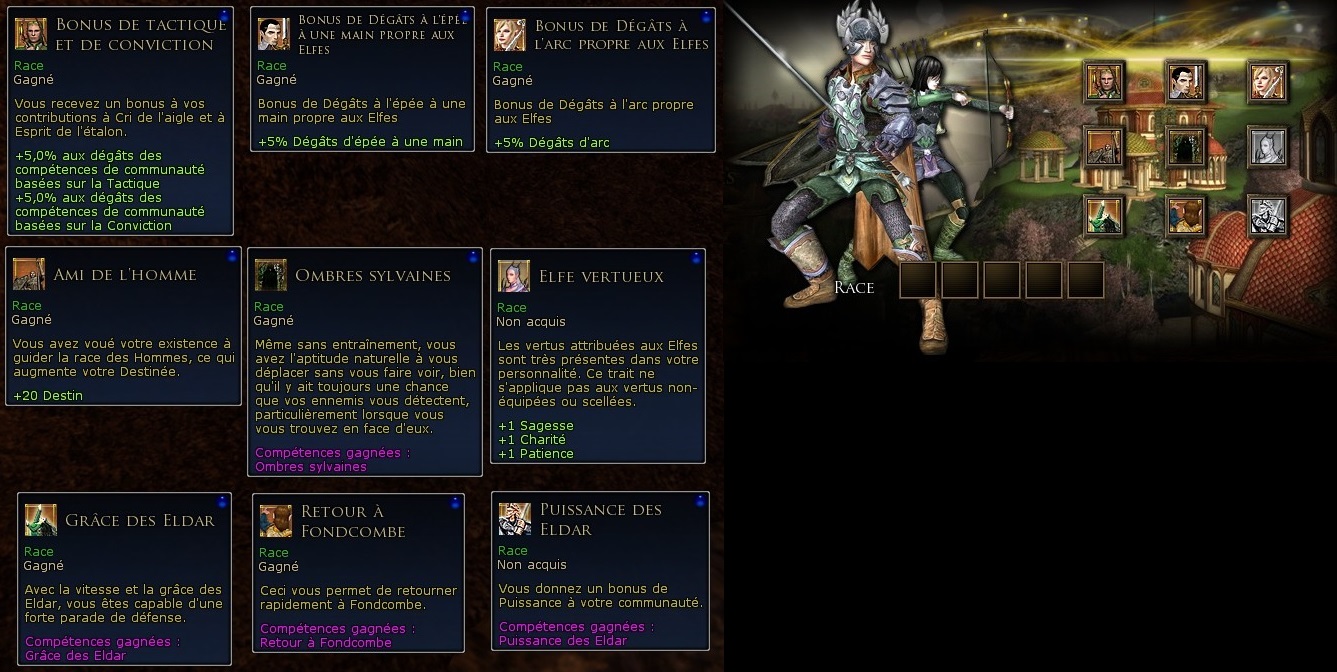Choose the Elf bow damage icon in the trait grid

(x=1266, y=82)
